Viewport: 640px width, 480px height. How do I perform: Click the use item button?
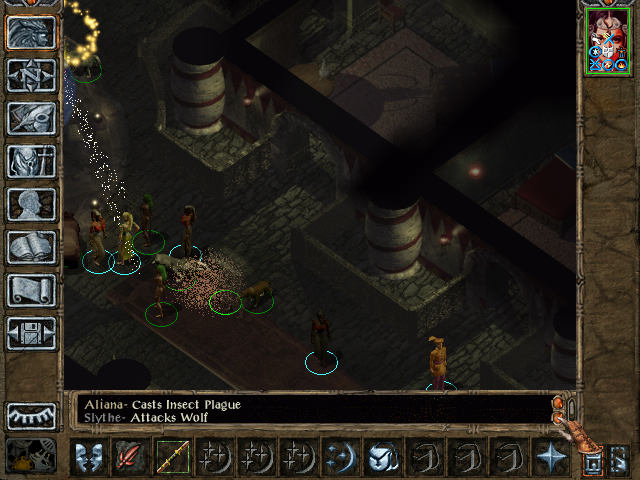click(x=383, y=457)
